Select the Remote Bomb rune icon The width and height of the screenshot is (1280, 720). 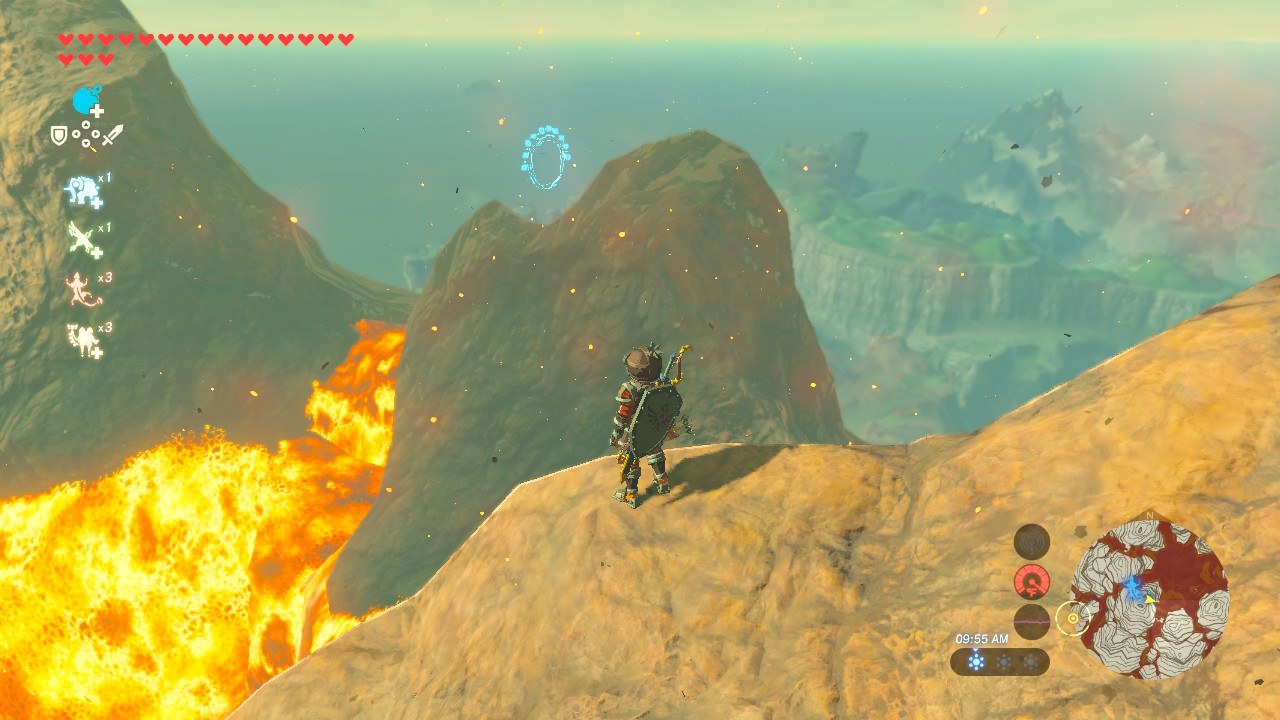[87, 101]
